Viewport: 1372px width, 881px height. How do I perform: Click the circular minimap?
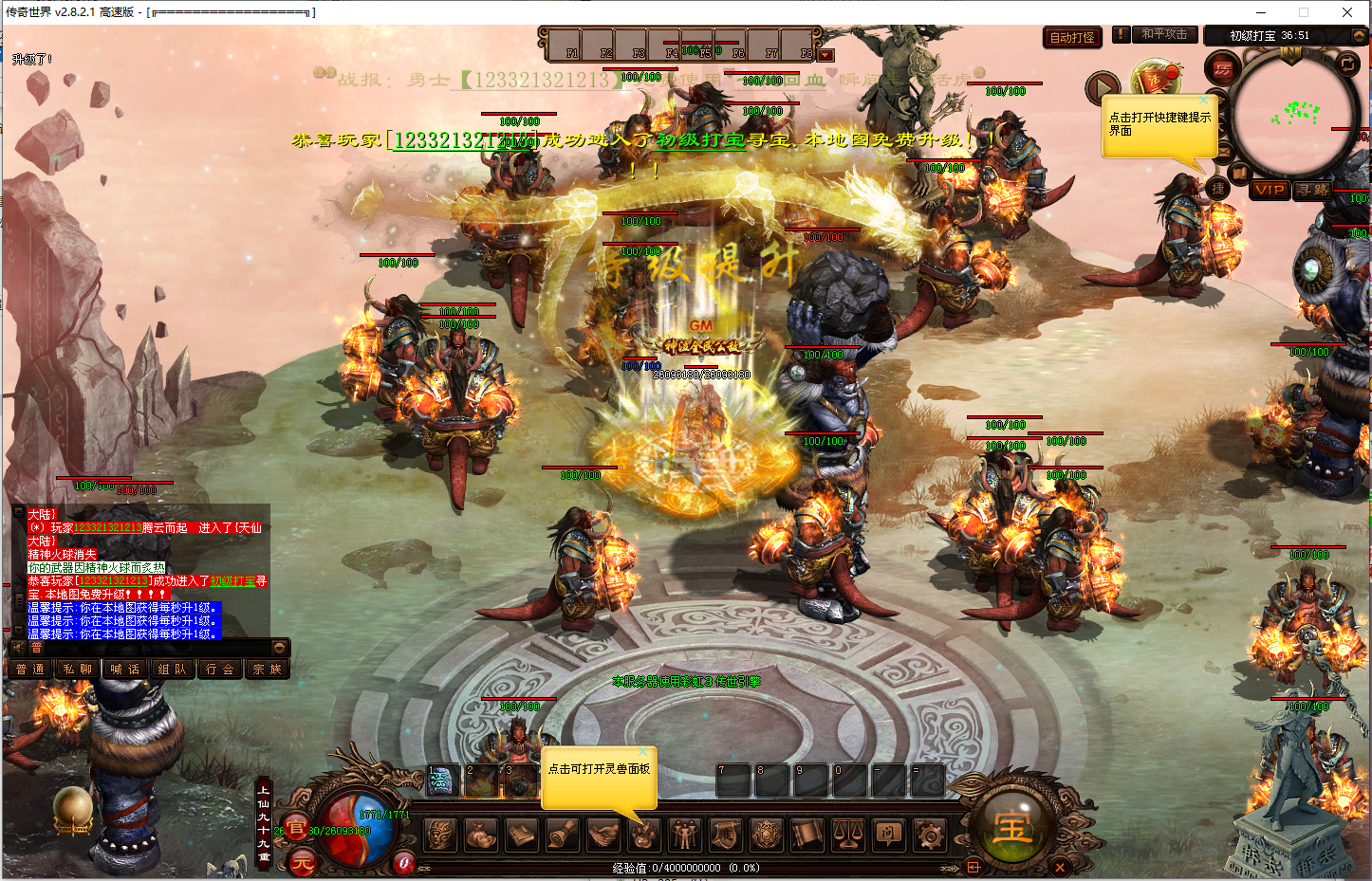1294,114
